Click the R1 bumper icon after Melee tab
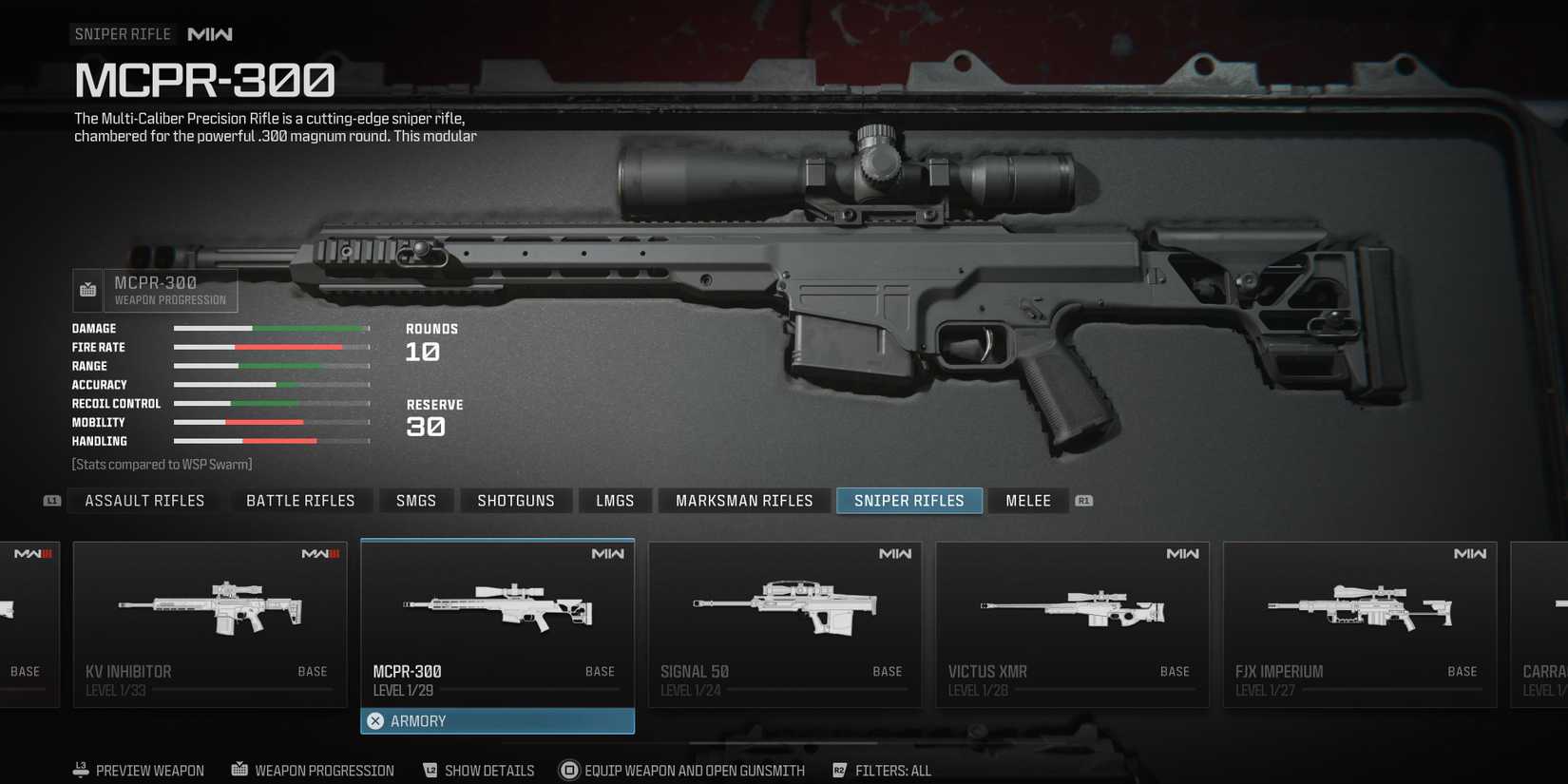 click(x=1083, y=500)
